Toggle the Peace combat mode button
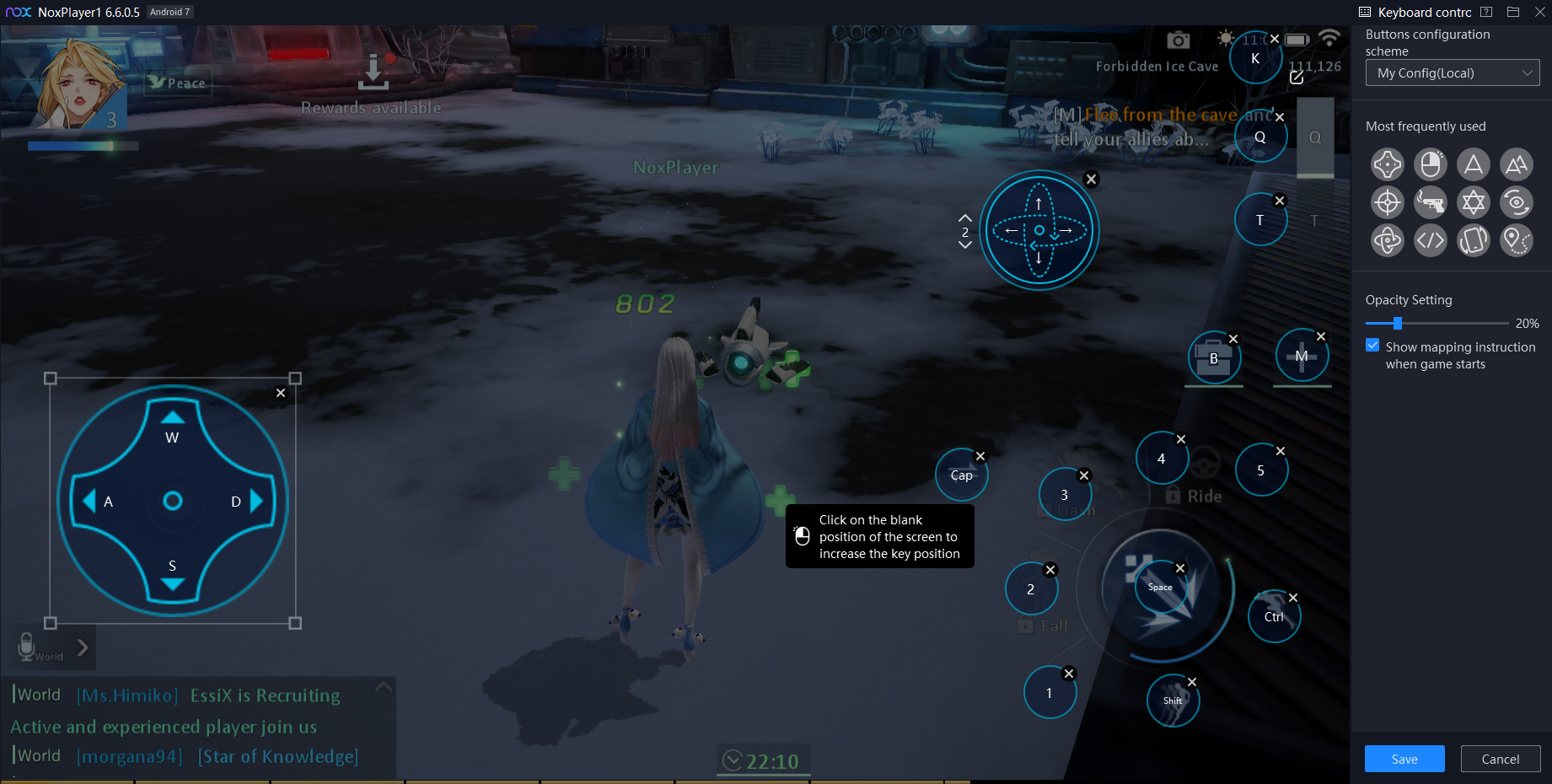This screenshot has height=784, width=1552. pyautogui.click(x=178, y=83)
